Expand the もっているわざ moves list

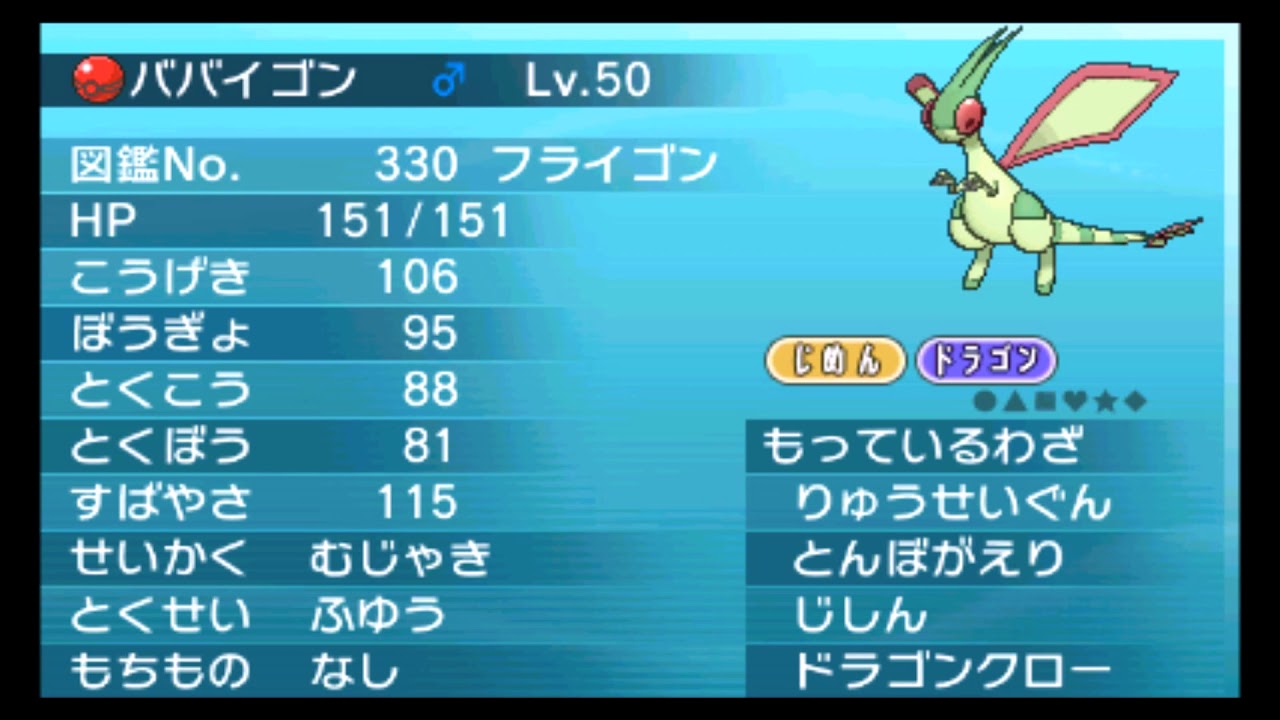pyautogui.click(x=920, y=447)
